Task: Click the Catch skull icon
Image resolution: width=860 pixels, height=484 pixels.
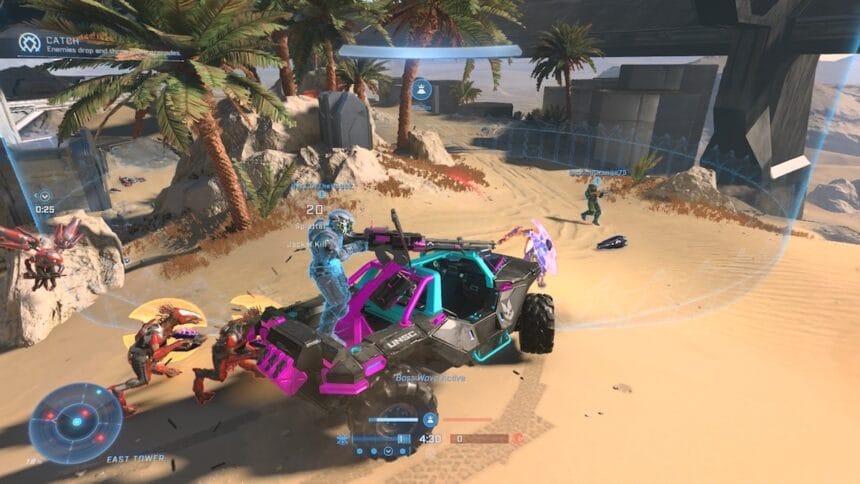Action: coord(30,43)
